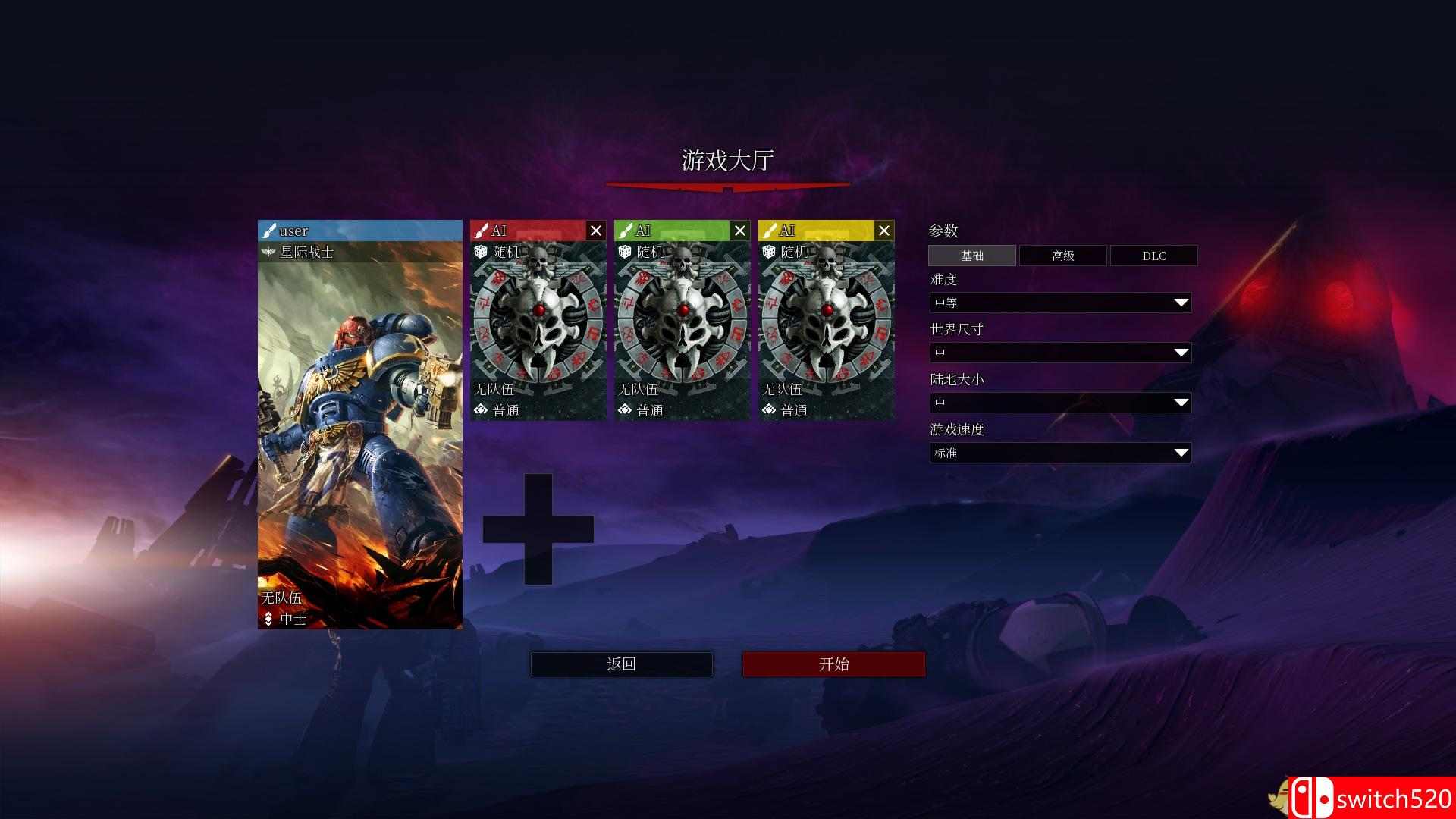This screenshot has height=819, width=1456.
Task: Click the 普通 difficulty diamond icon on green AI
Action: click(624, 409)
